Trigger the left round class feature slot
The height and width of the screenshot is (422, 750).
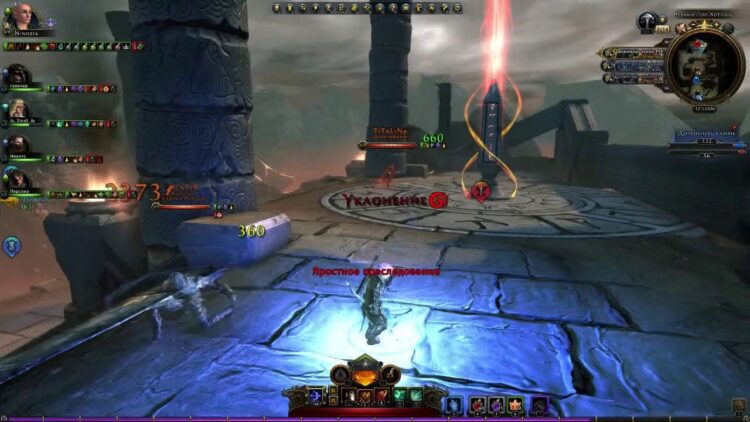point(341,376)
